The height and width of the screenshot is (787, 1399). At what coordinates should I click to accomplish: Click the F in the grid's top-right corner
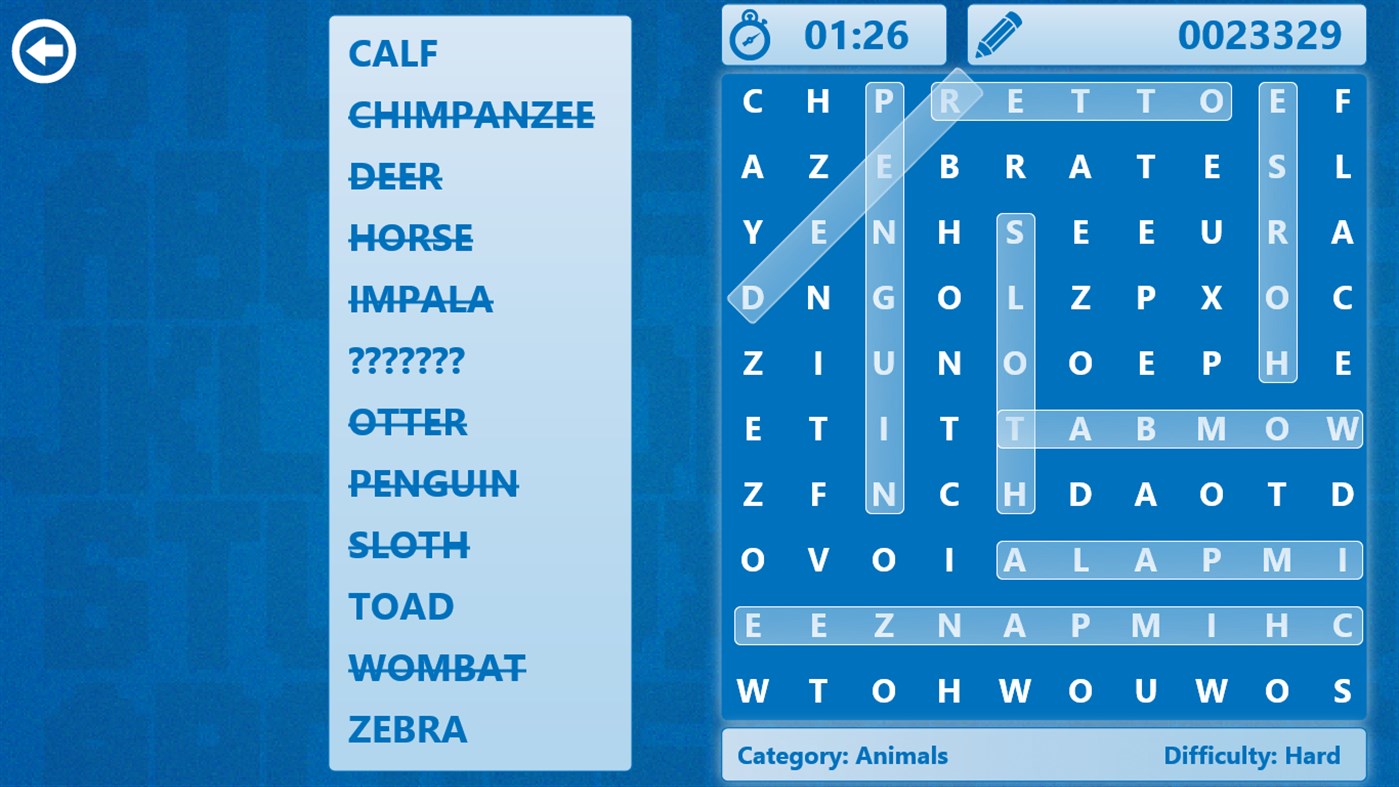pyautogui.click(x=1343, y=100)
